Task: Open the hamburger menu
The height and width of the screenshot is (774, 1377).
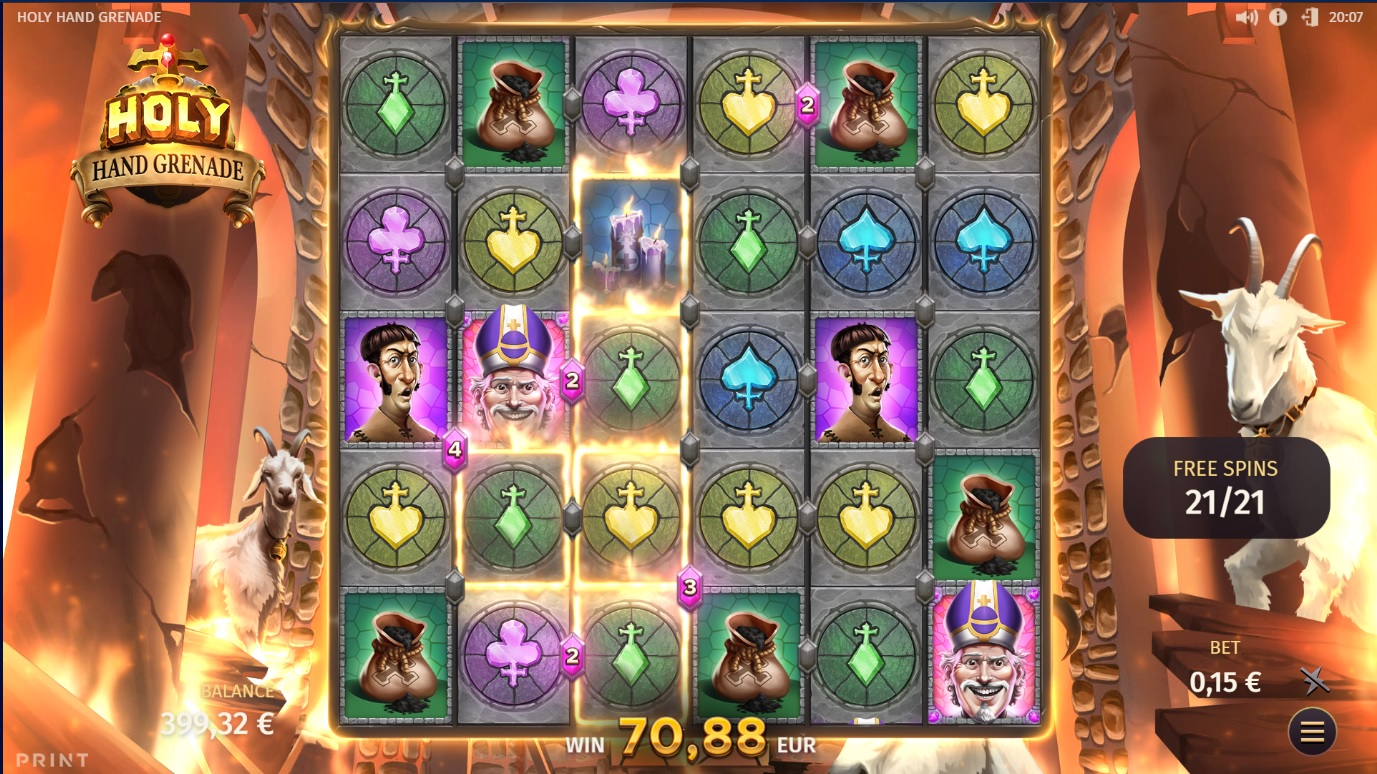Action: (x=1312, y=733)
